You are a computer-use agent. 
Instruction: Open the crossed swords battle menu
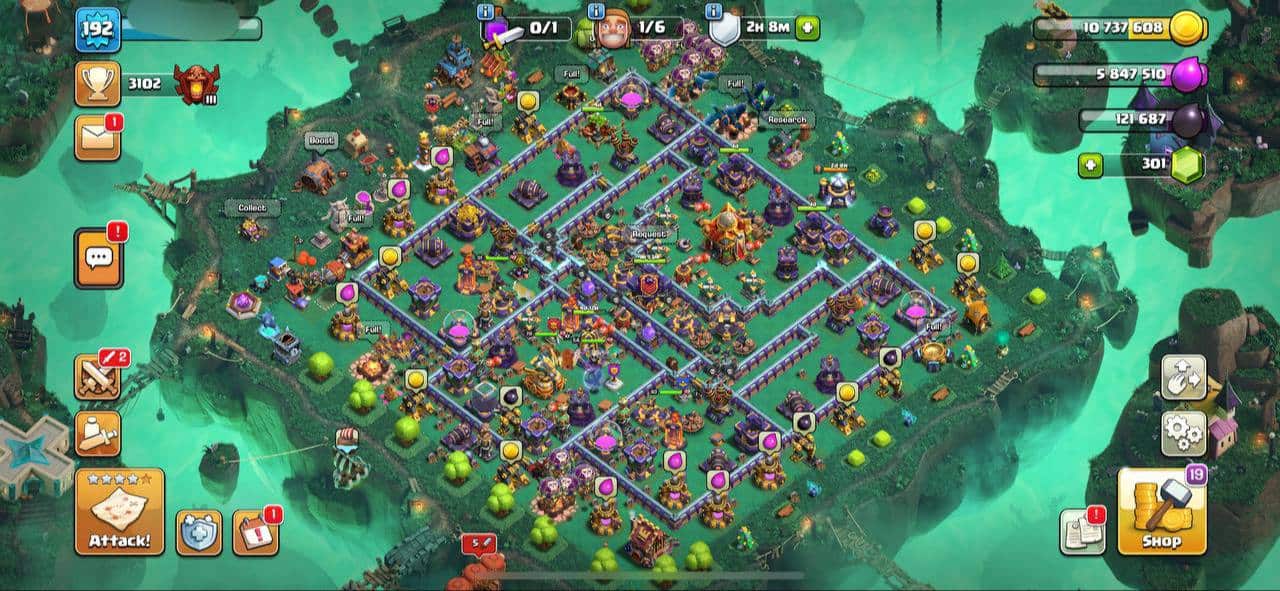pyautogui.click(x=98, y=376)
